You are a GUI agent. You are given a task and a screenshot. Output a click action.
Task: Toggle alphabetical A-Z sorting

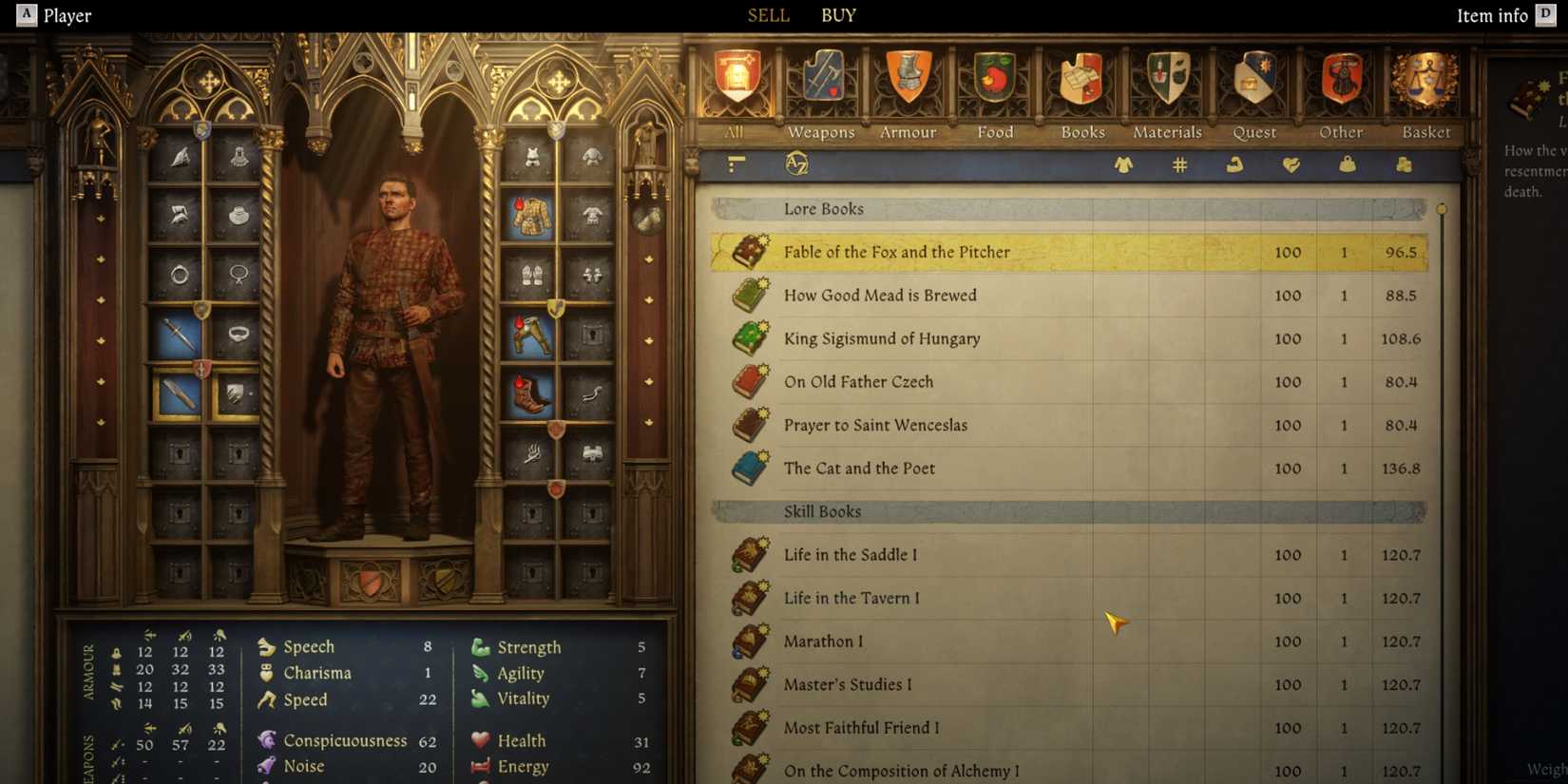(x=796, y=164)
